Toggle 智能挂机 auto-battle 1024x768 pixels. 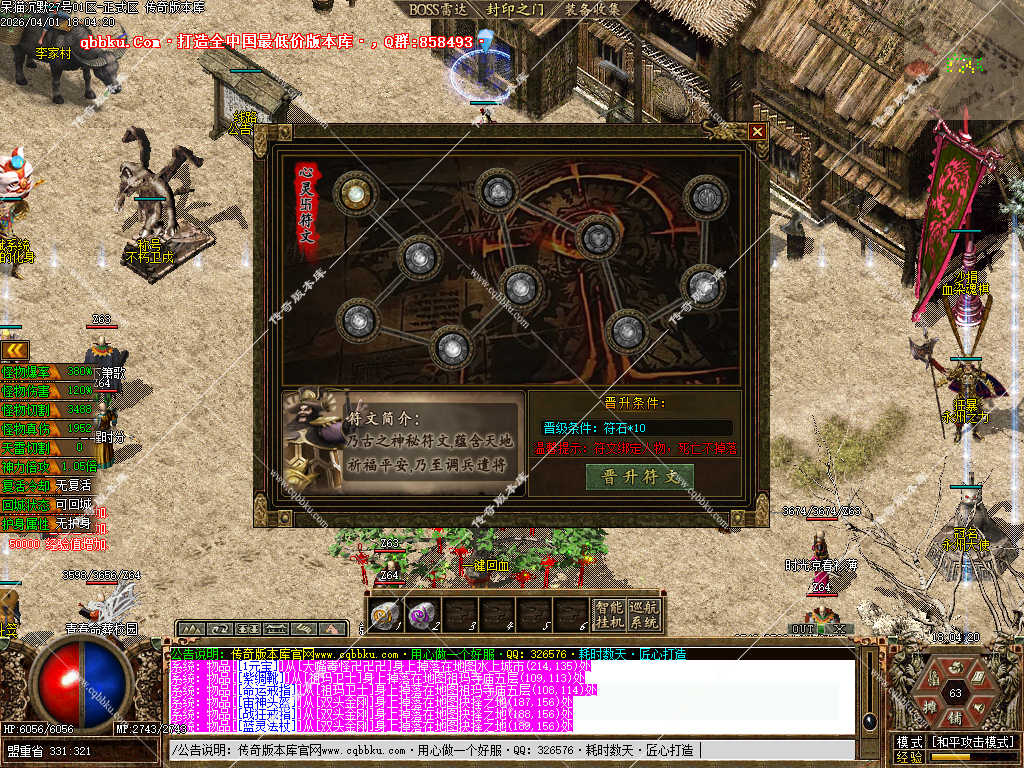[608, 613]
